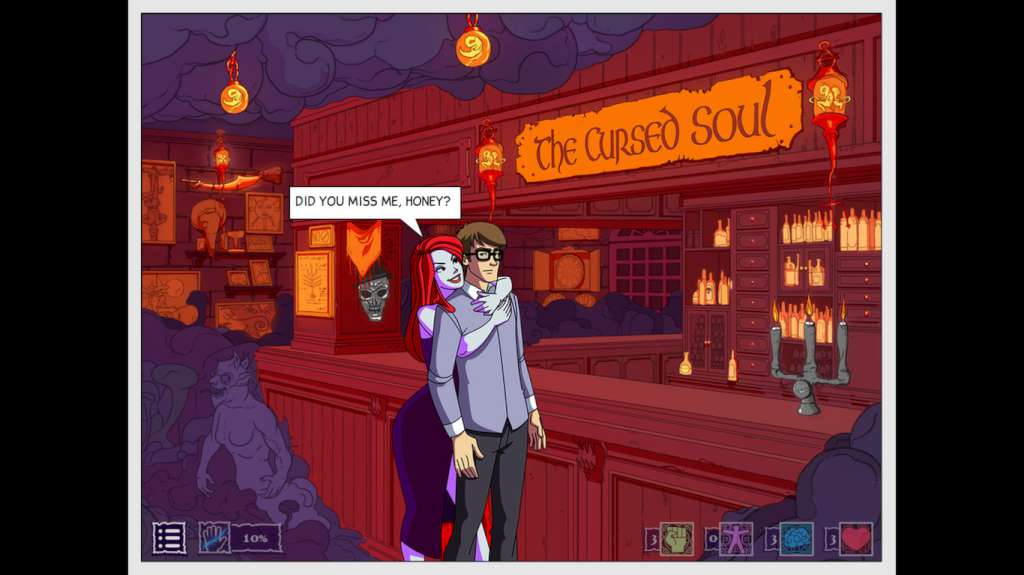Select the green fist stat icon
The width and height of the screenshot is (1024, 575).
675,539
